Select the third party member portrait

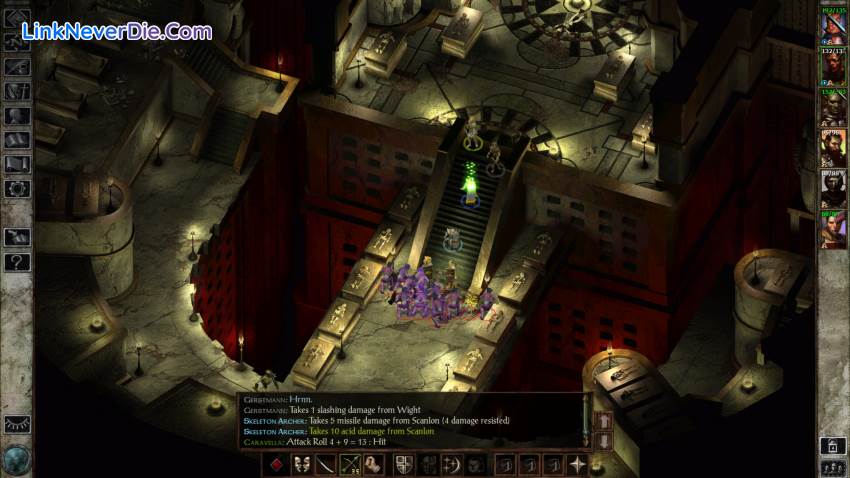[833, 108]
